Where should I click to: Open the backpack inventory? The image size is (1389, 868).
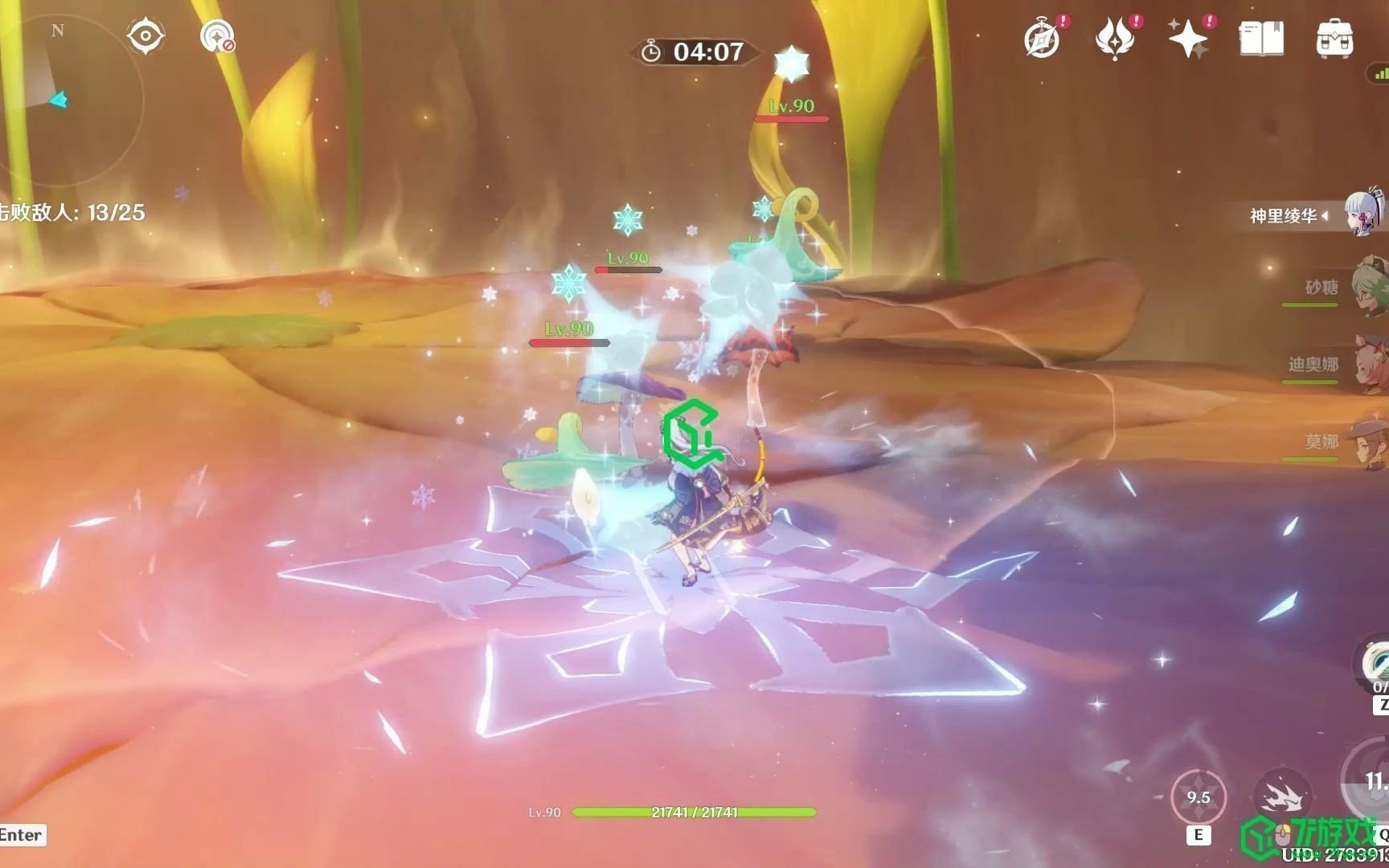point(1334,39)
